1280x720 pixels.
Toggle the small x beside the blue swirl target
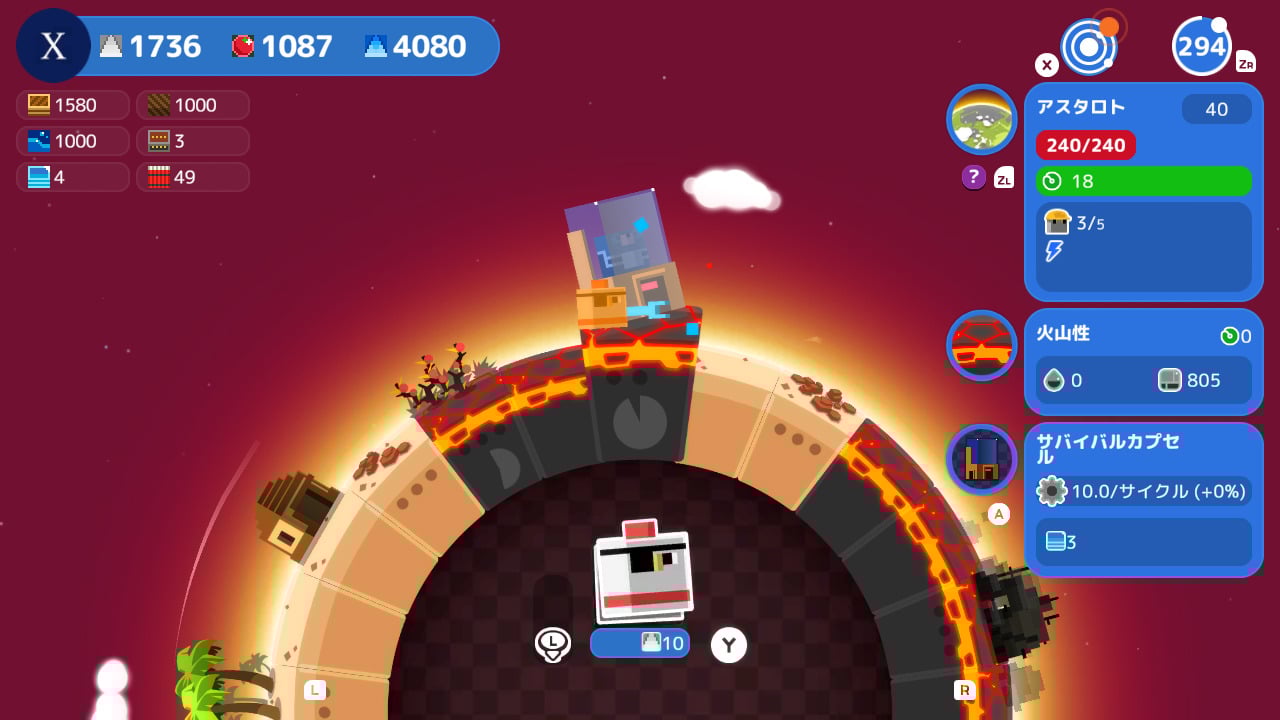pos(1046,64)
